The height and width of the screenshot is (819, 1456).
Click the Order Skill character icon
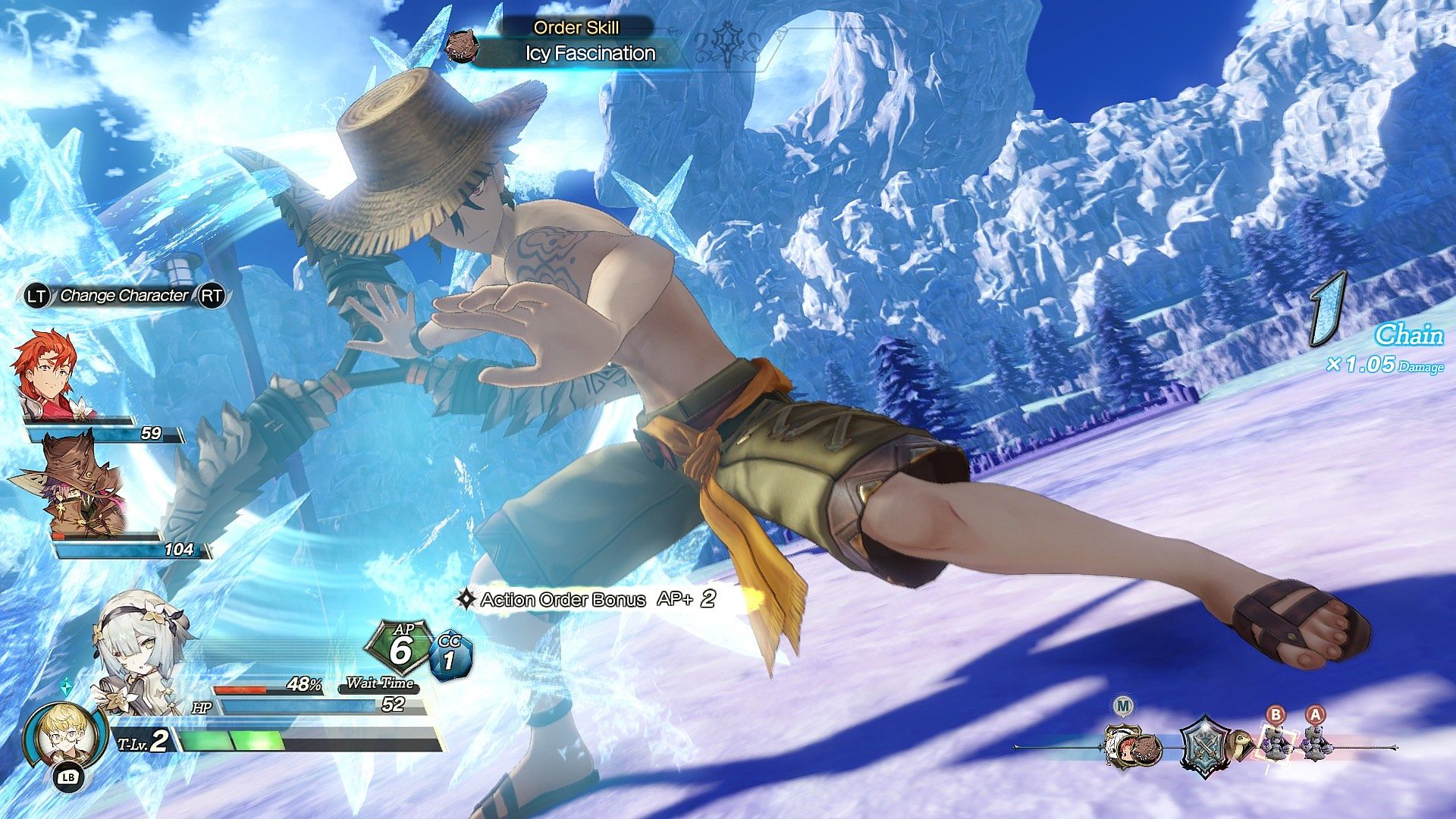point(463,47)
